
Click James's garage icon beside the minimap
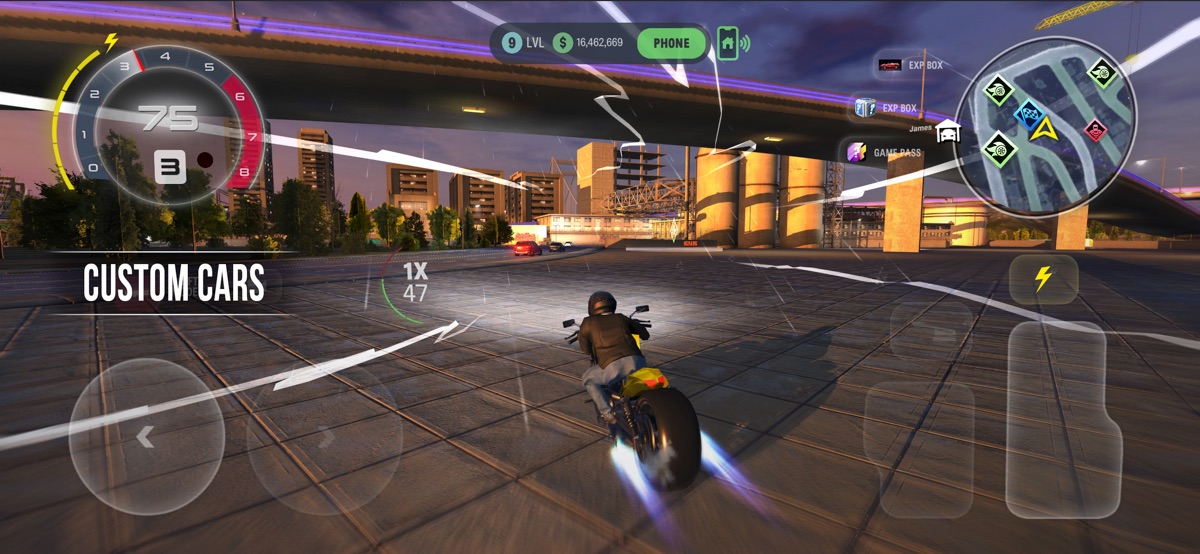coord(948,133)
